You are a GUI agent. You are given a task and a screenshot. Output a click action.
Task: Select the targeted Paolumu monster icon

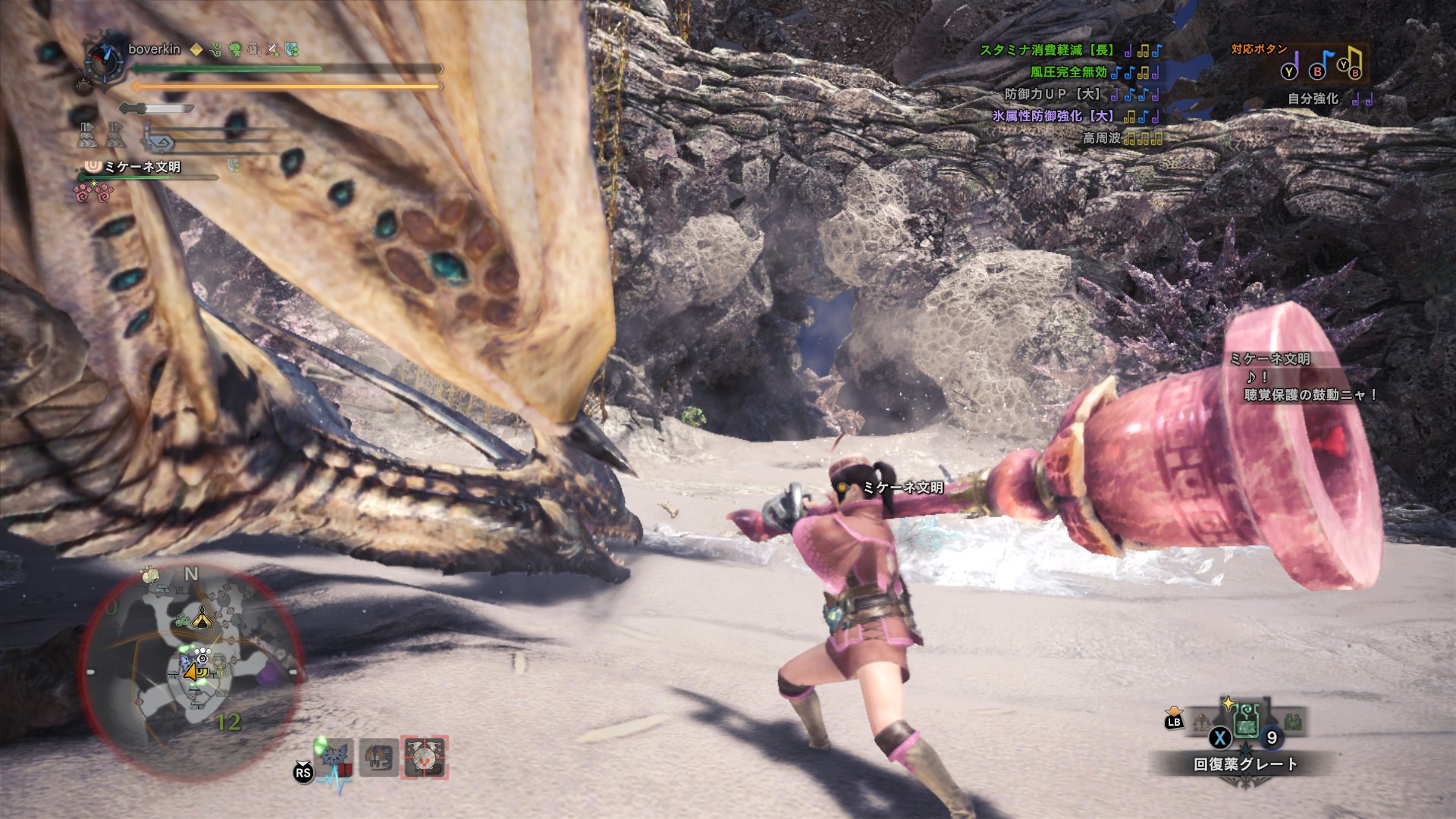[x=425, y=757]
